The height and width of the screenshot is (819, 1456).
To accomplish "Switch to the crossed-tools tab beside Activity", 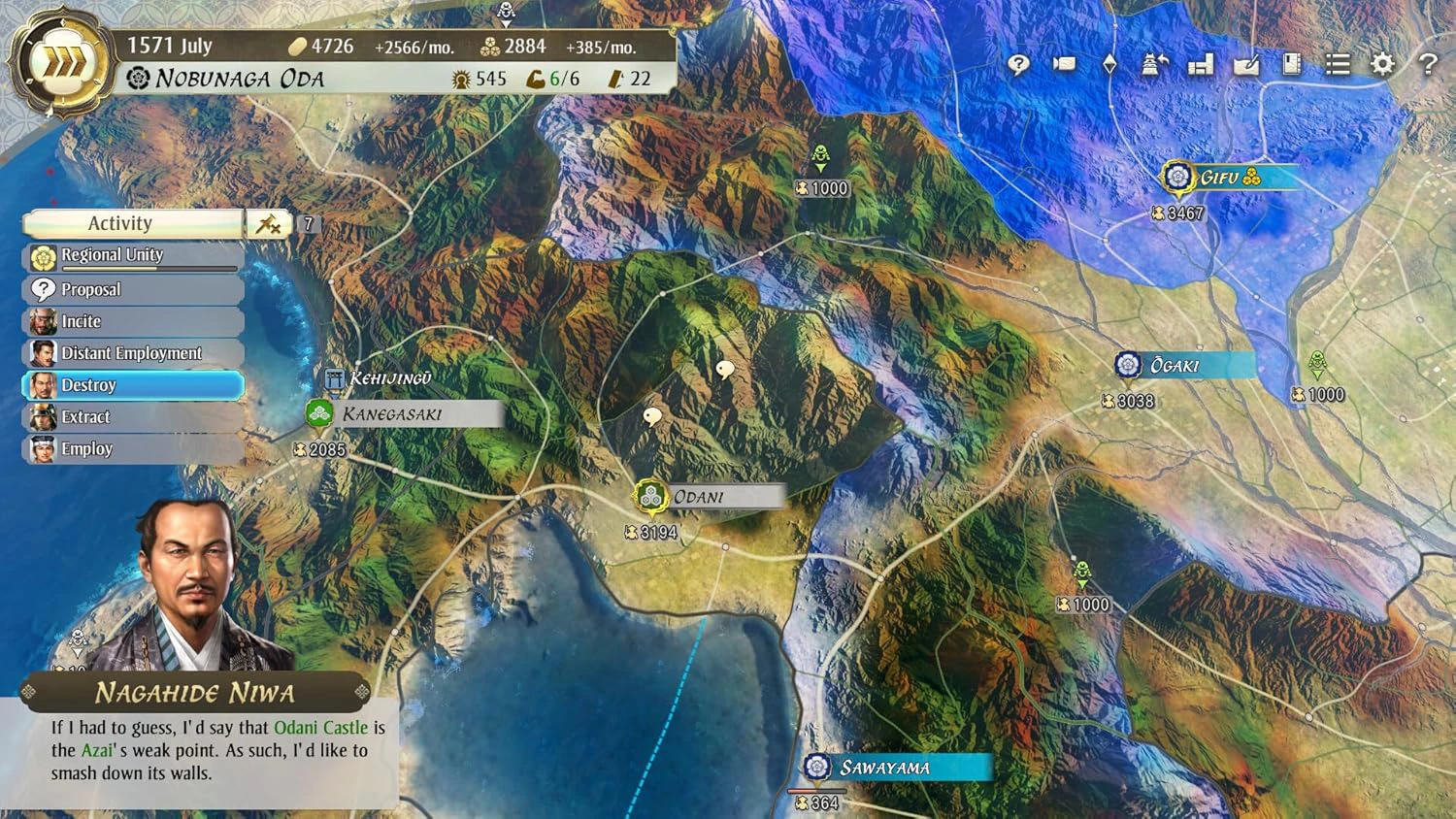I will (268, 224).
